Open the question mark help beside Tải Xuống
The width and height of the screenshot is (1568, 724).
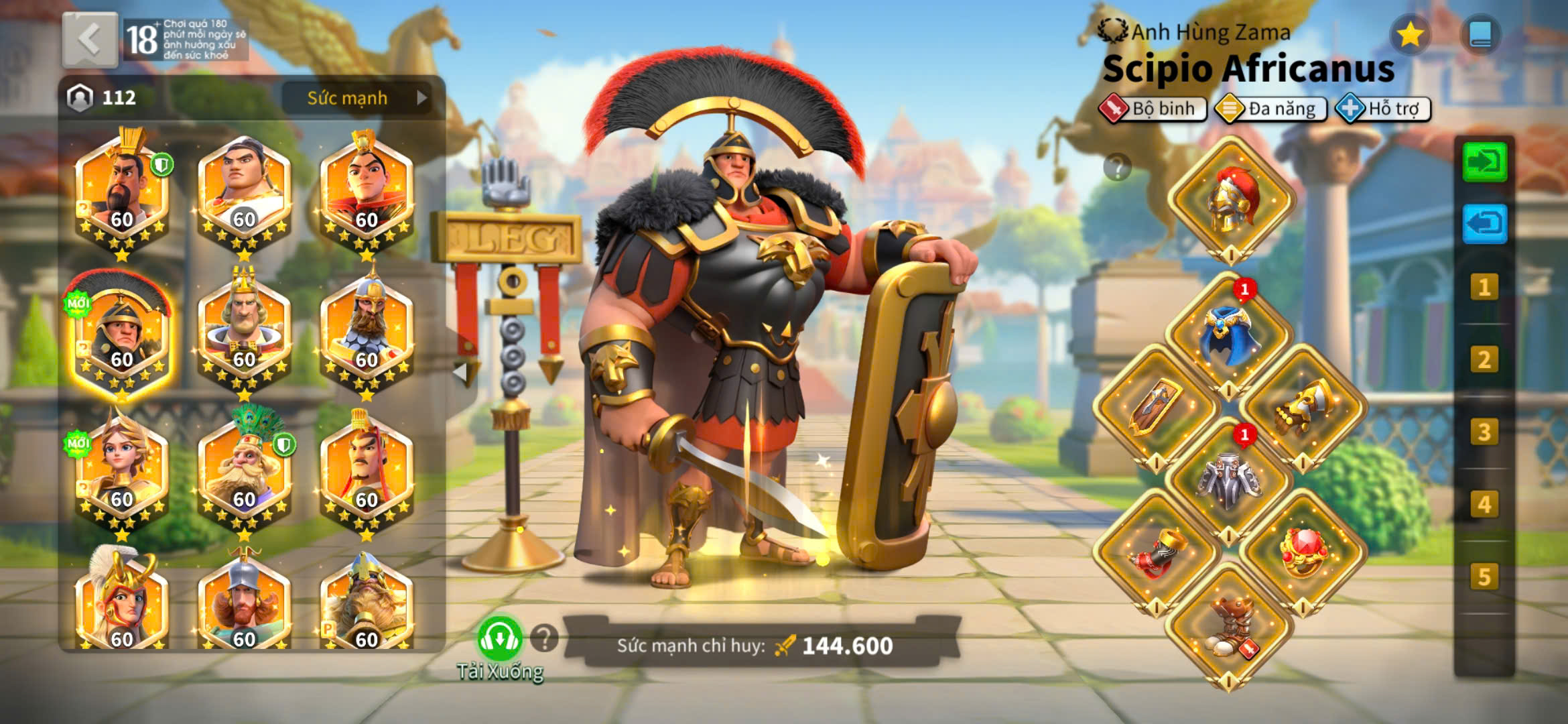[544, 638]
